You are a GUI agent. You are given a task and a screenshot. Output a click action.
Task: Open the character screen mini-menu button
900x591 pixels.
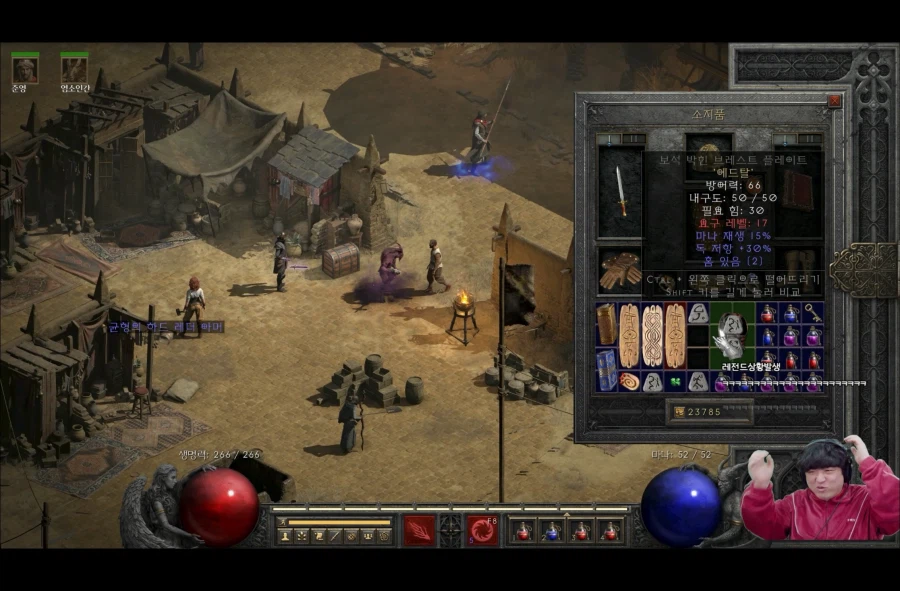point(285,536)
